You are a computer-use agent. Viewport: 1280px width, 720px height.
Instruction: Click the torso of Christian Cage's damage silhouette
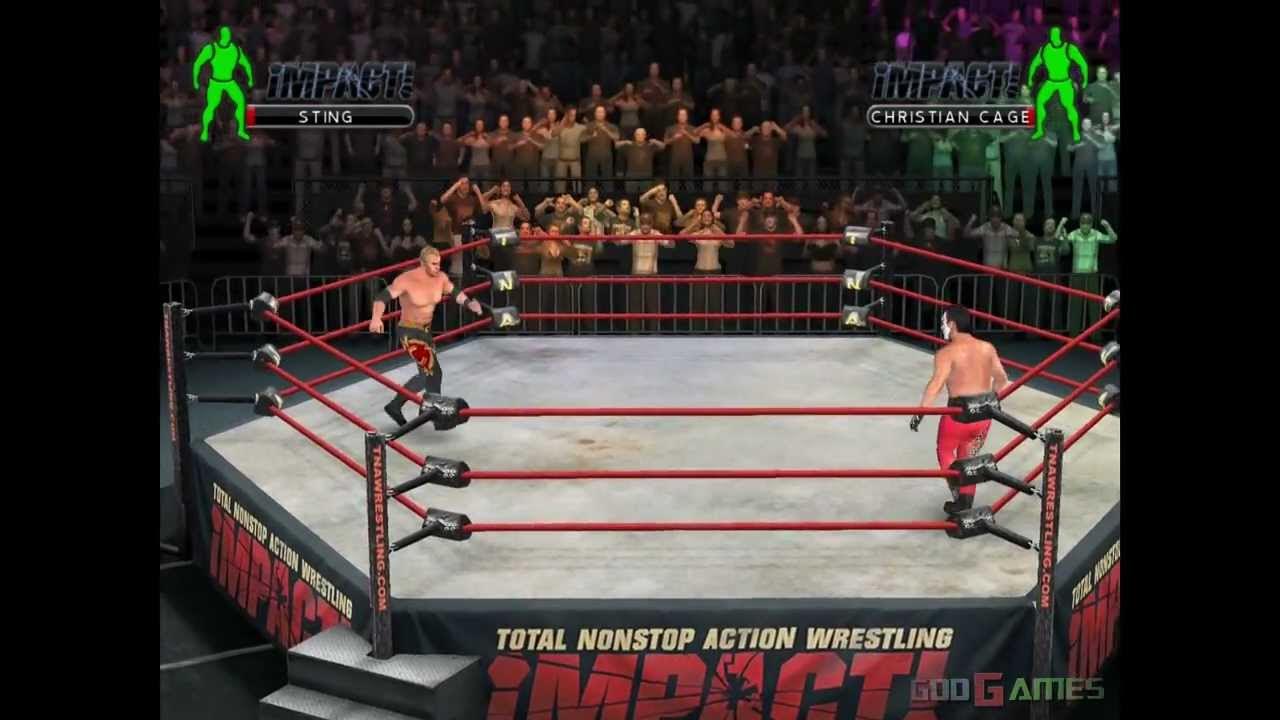[x=1057, y=60]
